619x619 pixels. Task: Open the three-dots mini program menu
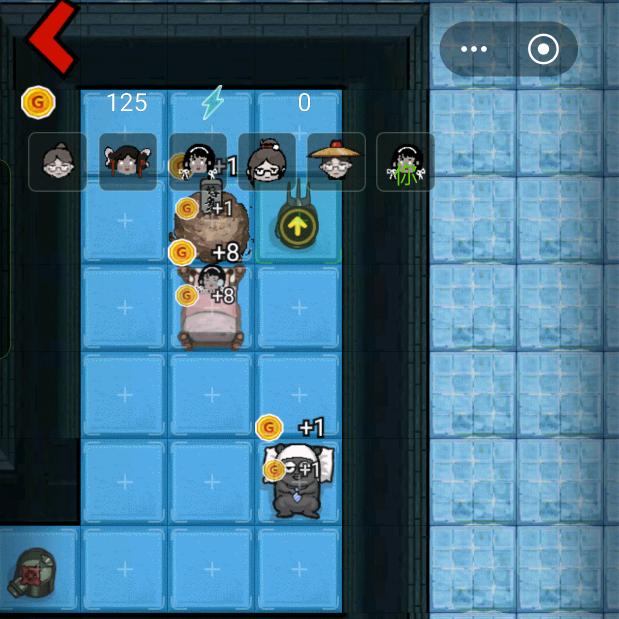coord(474,50)
